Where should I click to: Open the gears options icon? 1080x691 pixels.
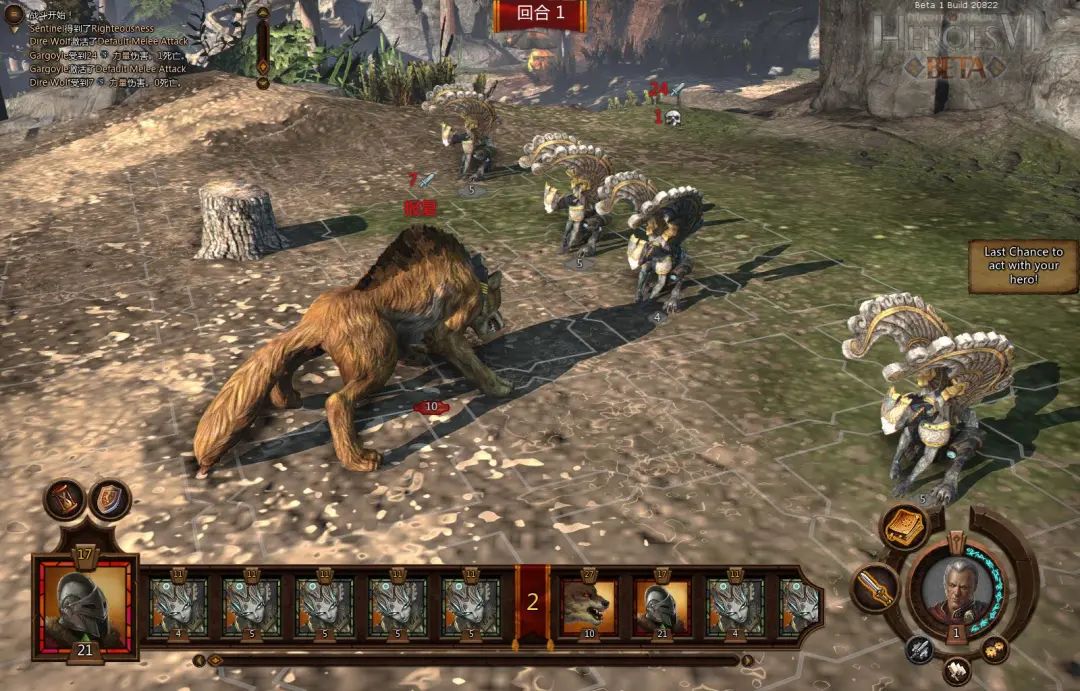[994, 650]
